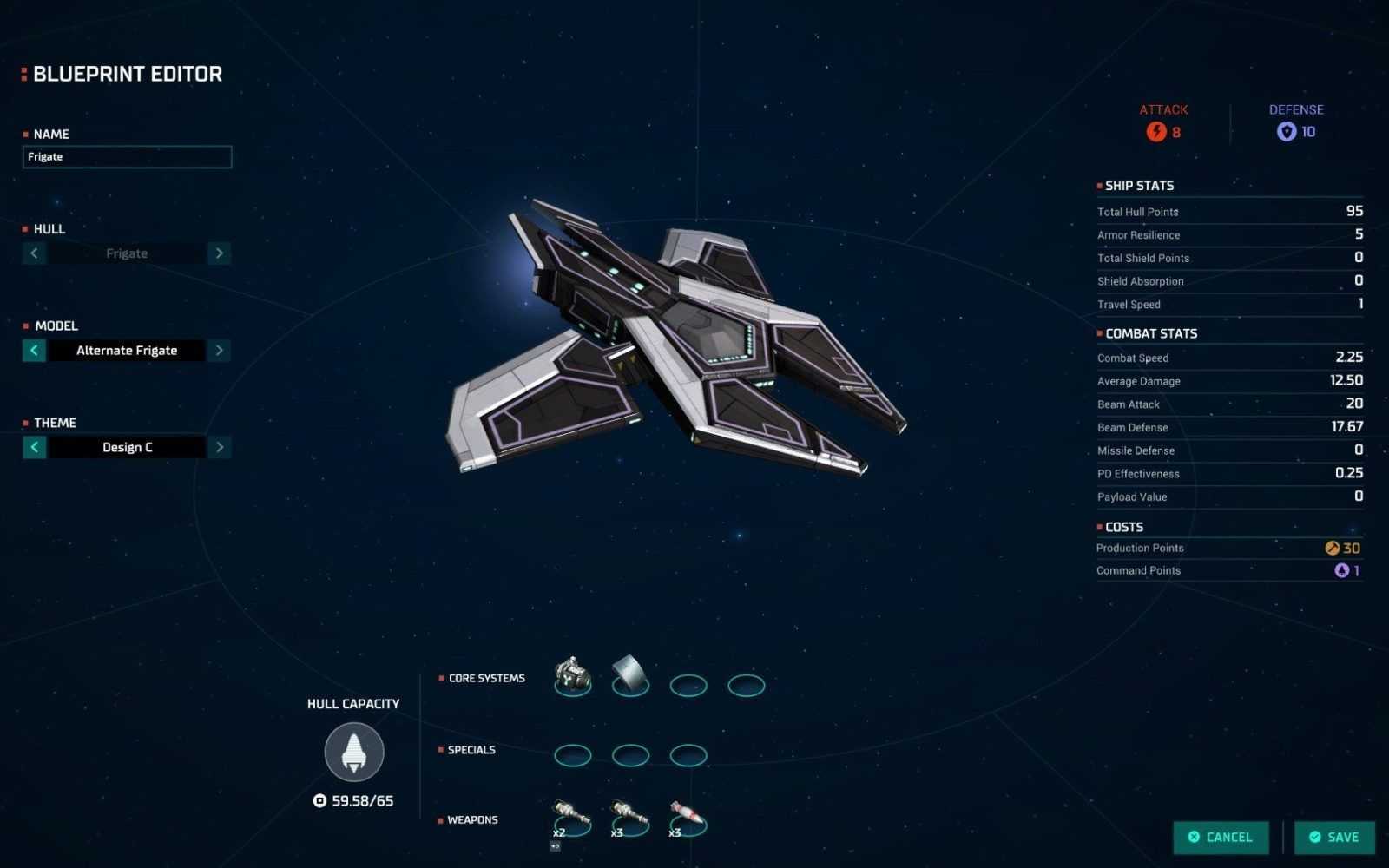Select the armor plate in Core Systems
The height and width of the screenshot is (868, 1389).
tap(630, 676)
